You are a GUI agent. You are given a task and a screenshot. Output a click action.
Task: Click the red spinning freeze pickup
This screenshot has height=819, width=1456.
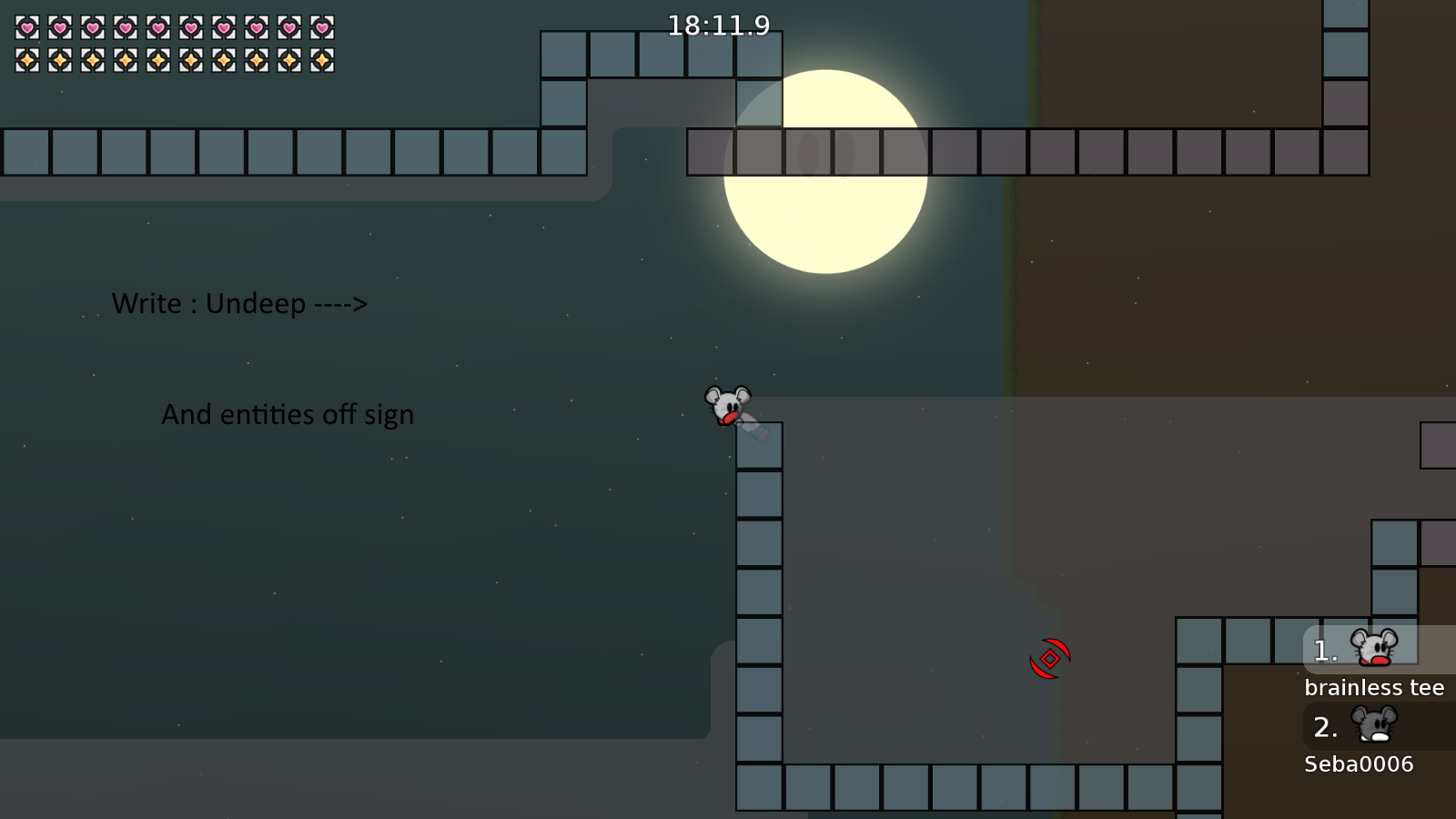1048,658
